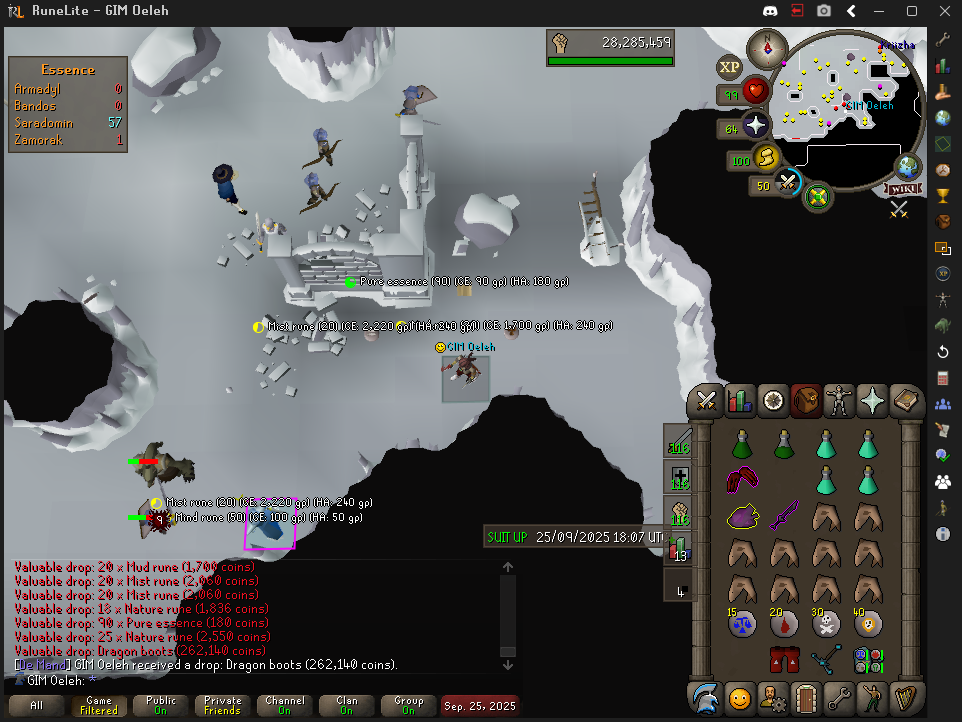
Task: Open the Prayer tab
Action: [873, 401]
